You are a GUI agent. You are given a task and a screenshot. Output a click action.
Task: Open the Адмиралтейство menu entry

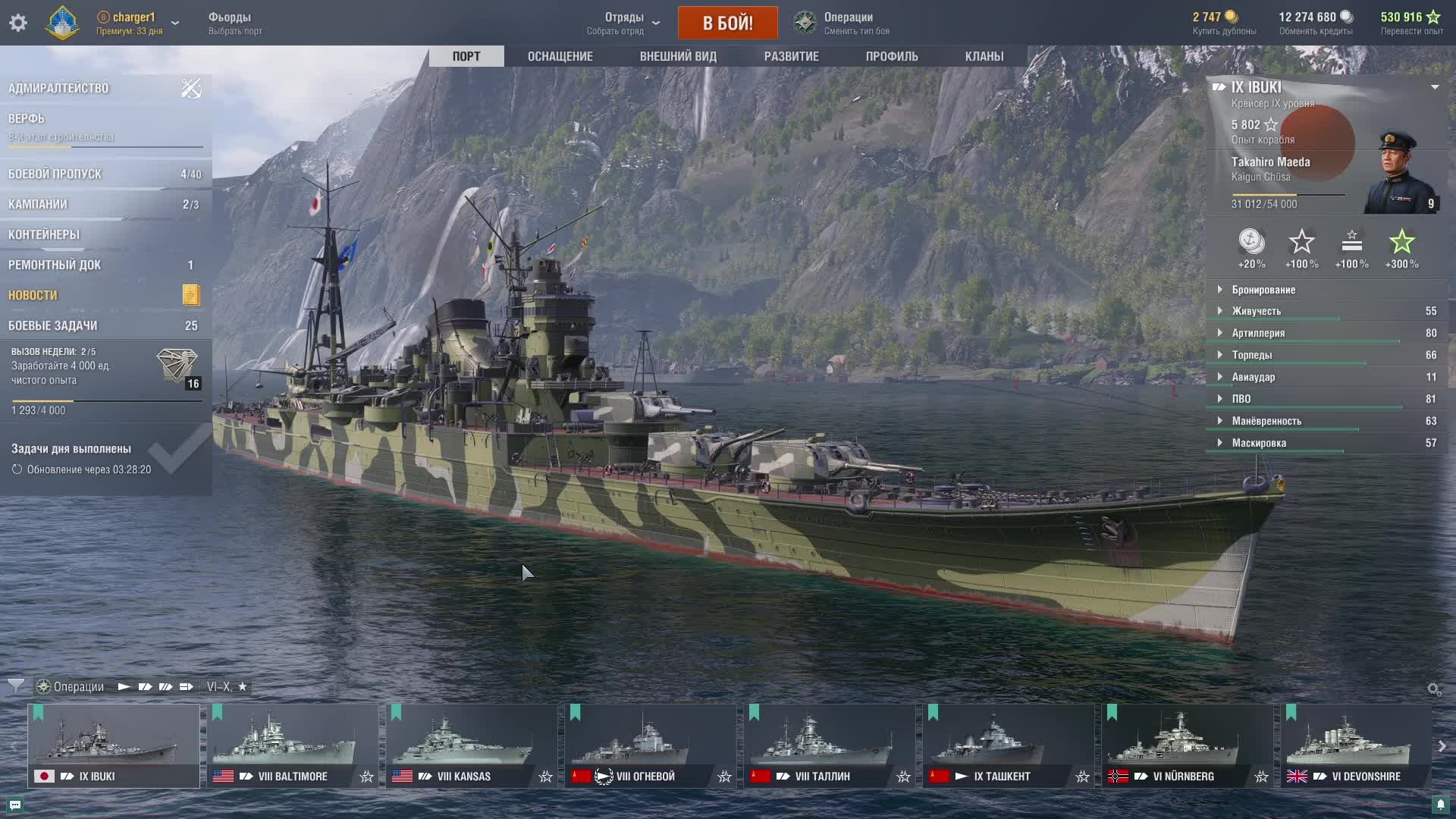tap(59, 88)
